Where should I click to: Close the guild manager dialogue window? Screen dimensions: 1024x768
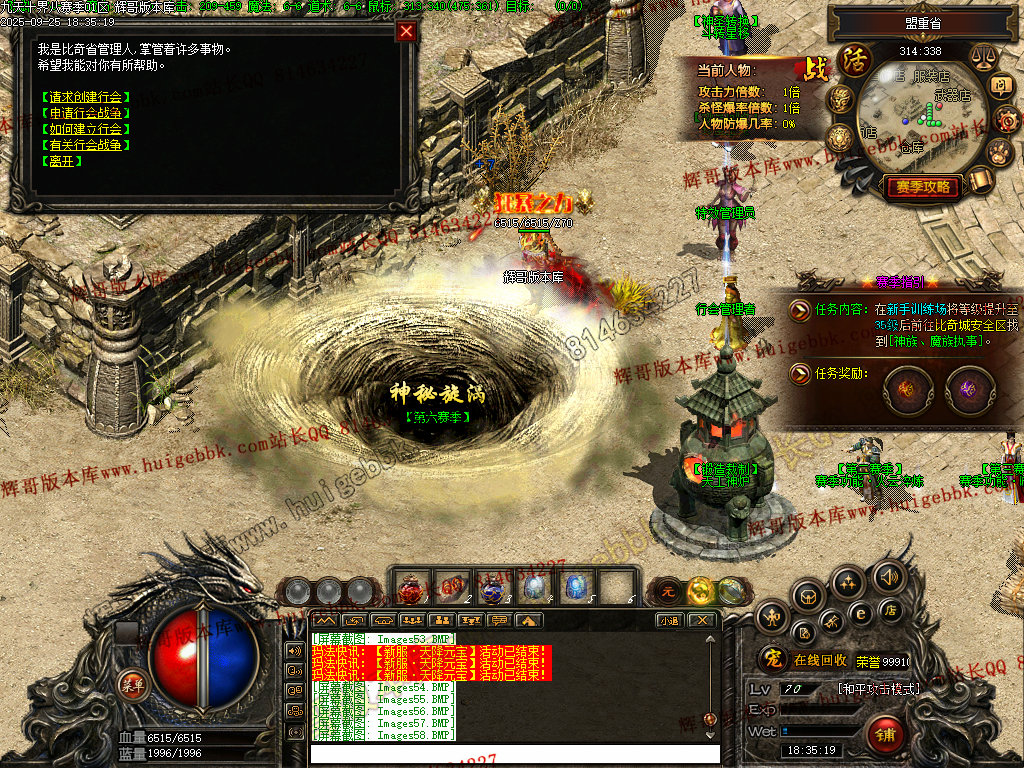click(405, 31)
